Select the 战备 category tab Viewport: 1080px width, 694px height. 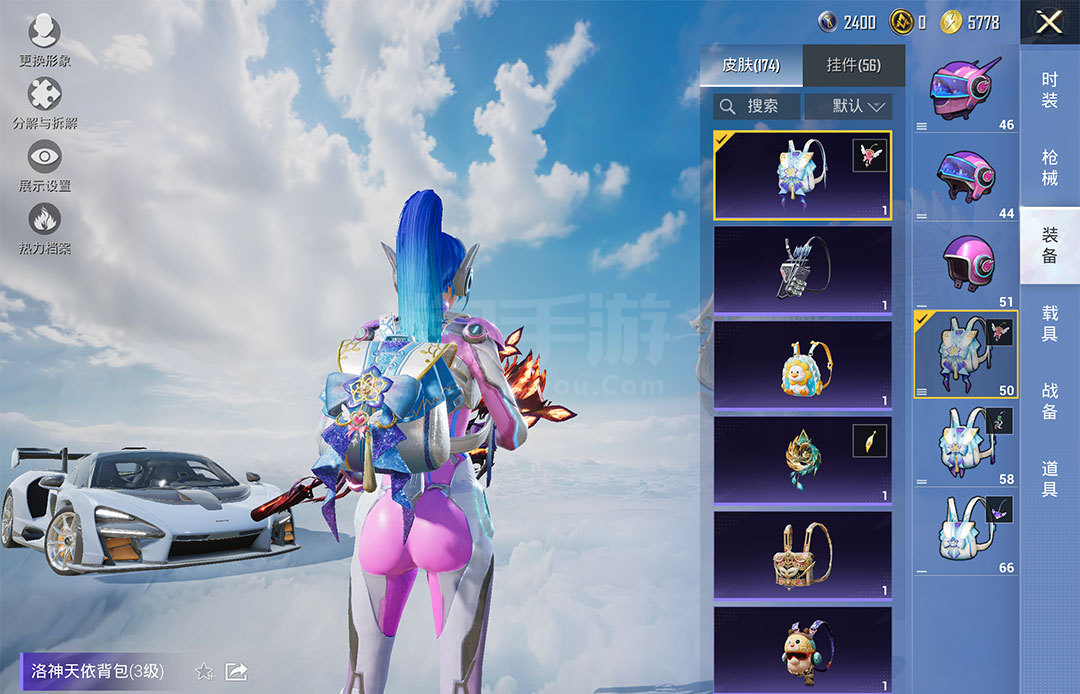(x=1049, y=400)
